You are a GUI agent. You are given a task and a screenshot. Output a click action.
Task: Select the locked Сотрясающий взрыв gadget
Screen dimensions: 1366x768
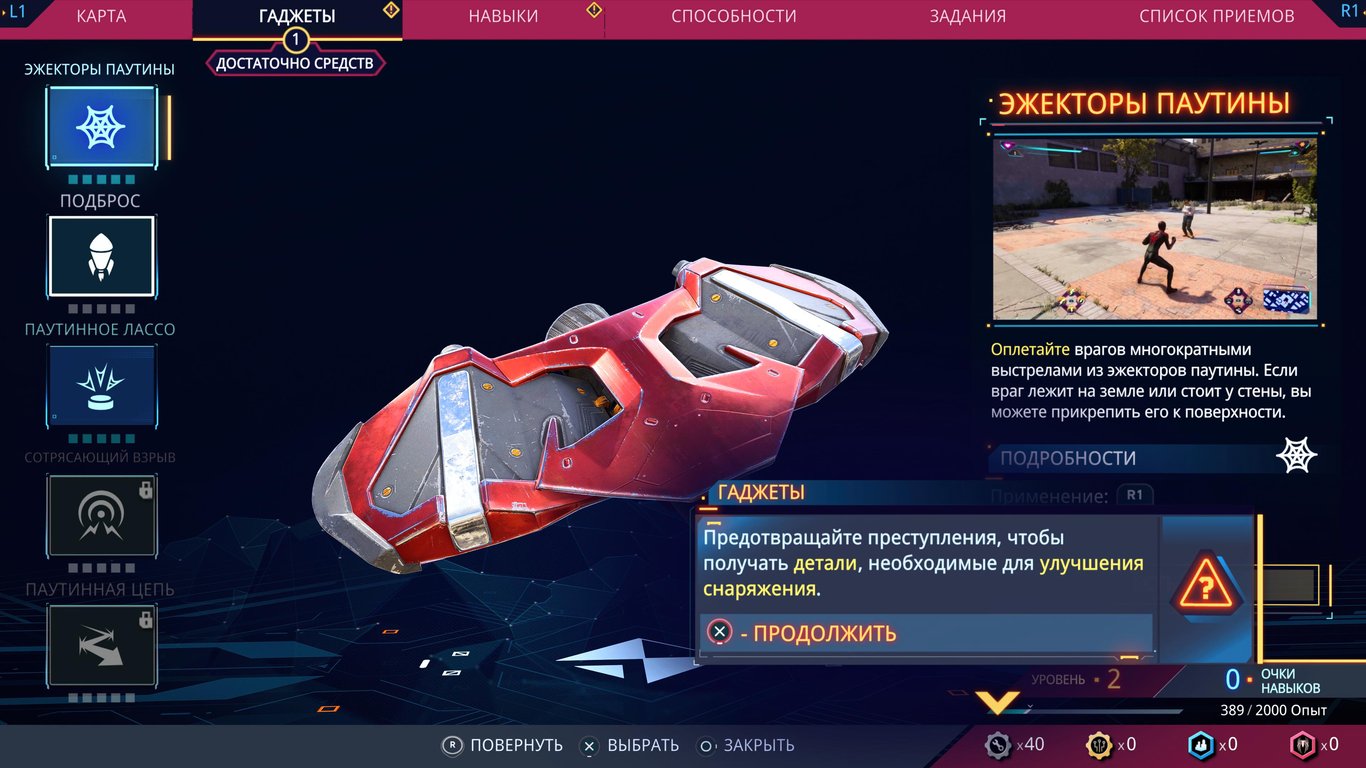pyautogui.click(x=101, y=514)
